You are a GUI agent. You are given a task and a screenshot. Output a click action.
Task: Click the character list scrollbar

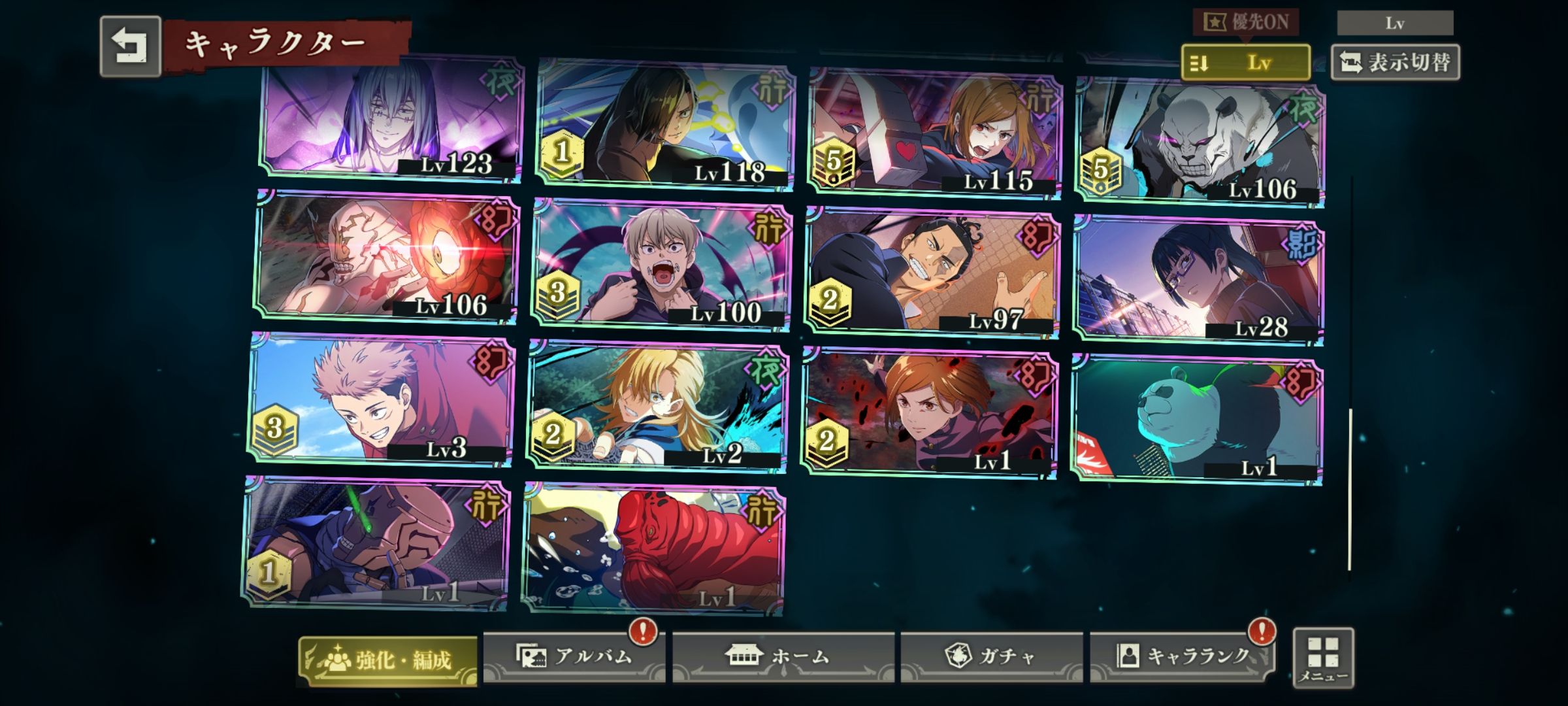[1350, 489]
